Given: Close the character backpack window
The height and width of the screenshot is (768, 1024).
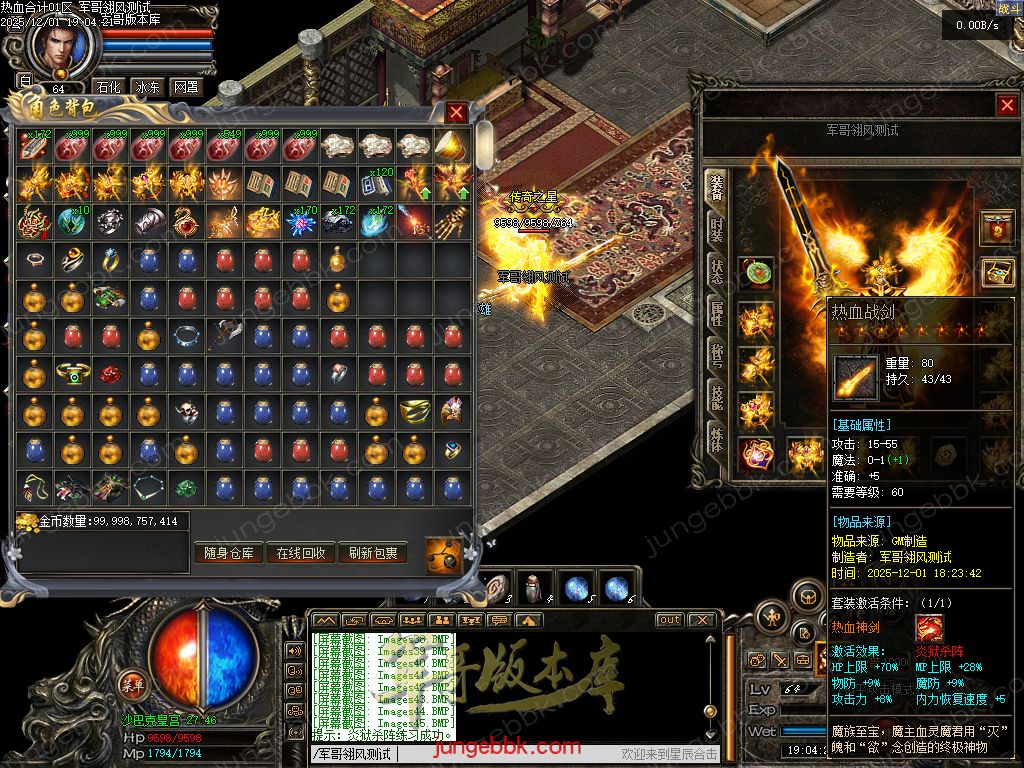Looking at the screenshot, I should [456, 113].
